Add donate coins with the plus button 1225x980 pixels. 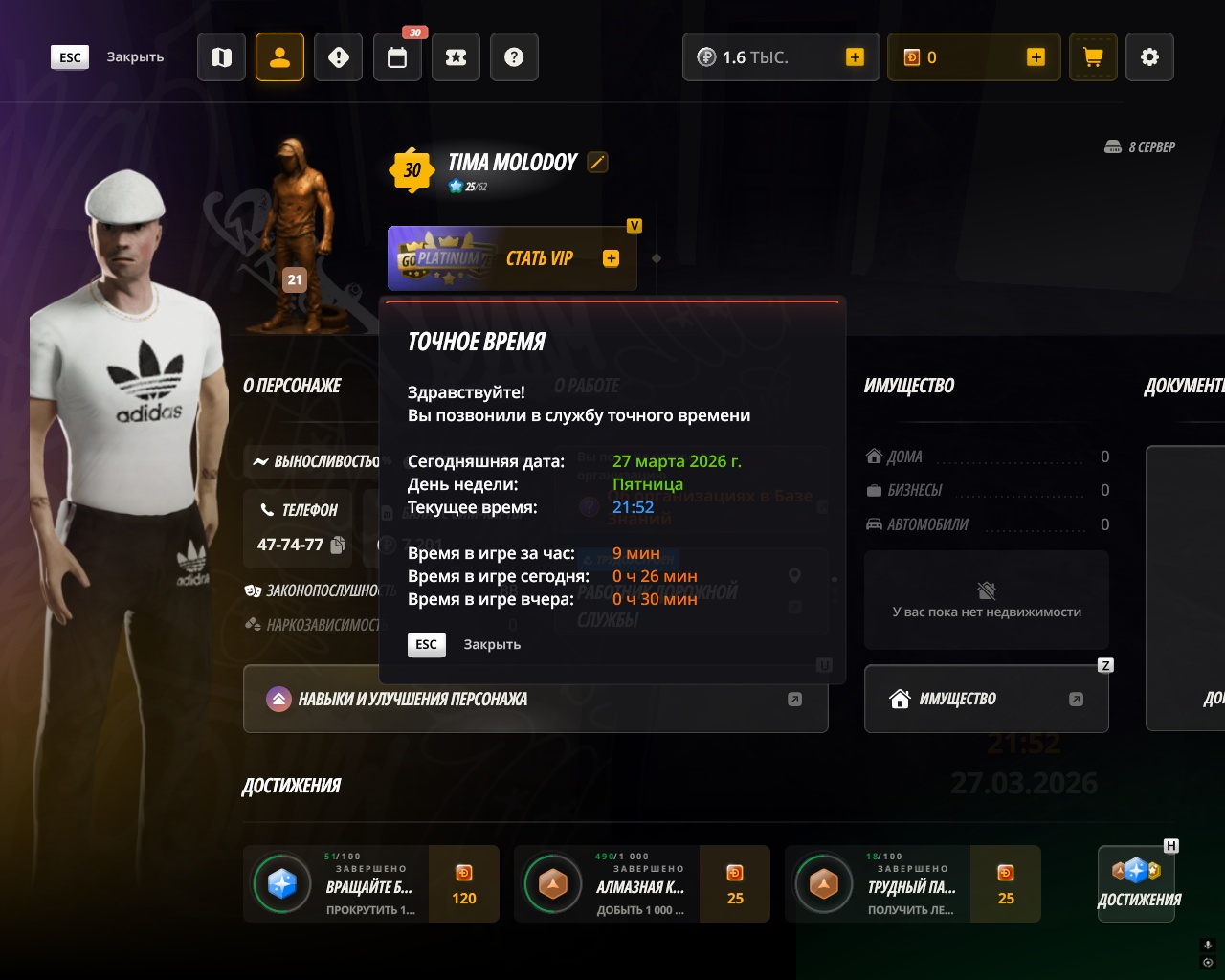[1036, 57]
